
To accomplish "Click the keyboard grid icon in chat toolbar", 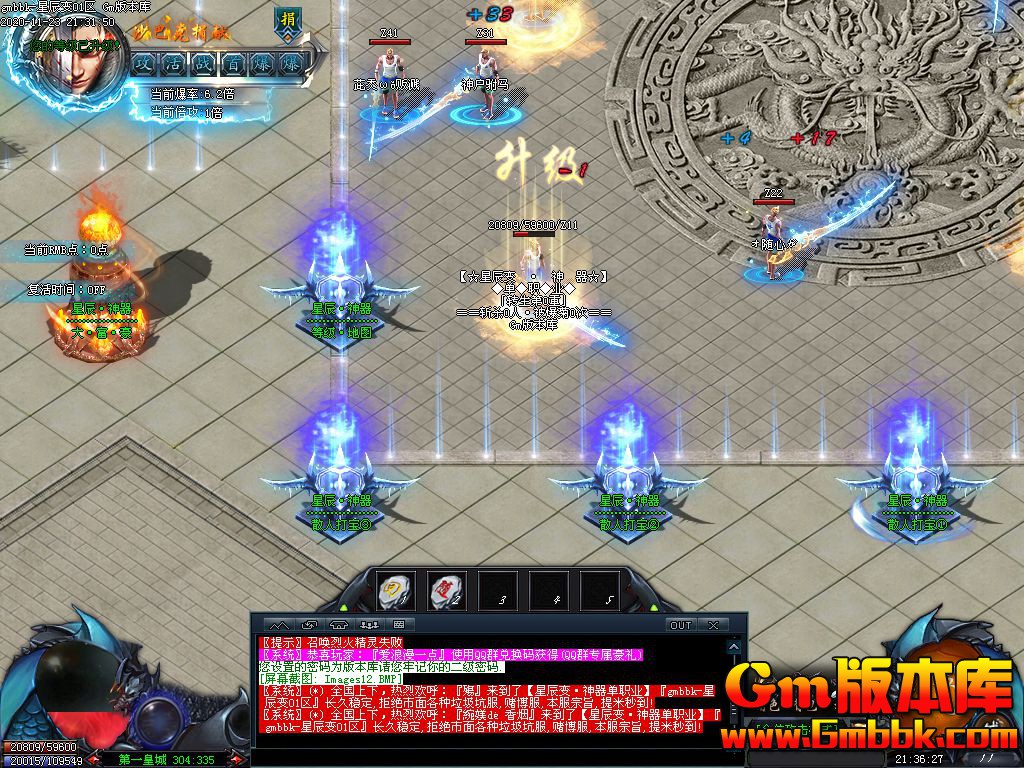I will (x=398, y=625).
